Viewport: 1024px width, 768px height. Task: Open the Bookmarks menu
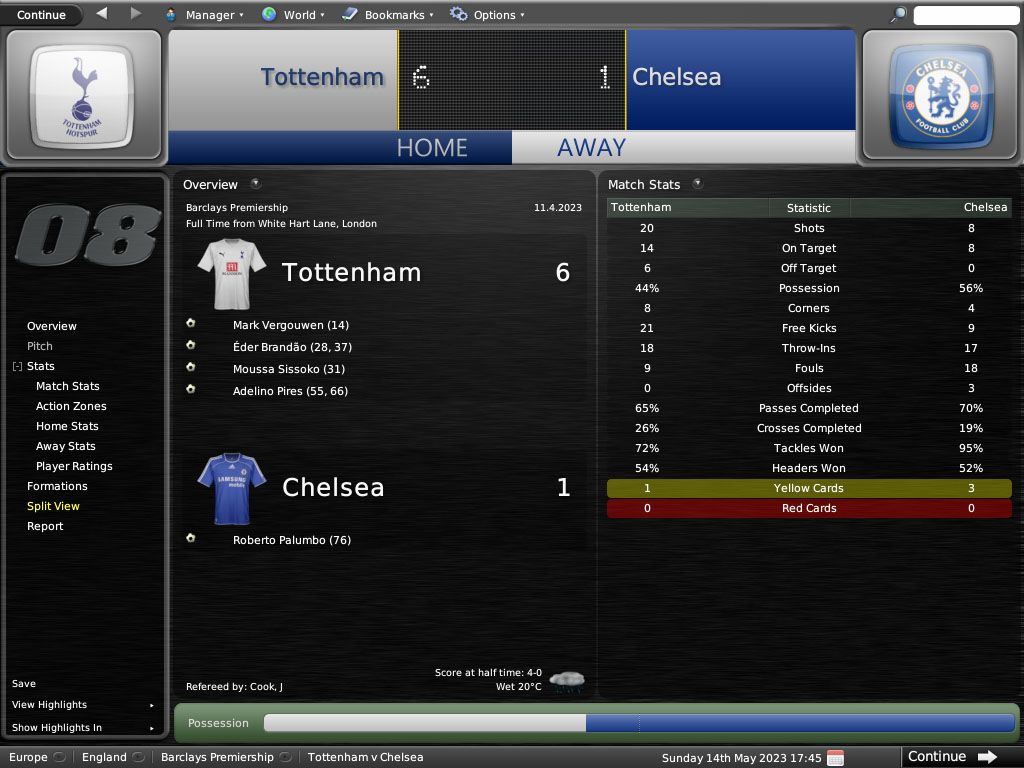click(x=388, y=15)
